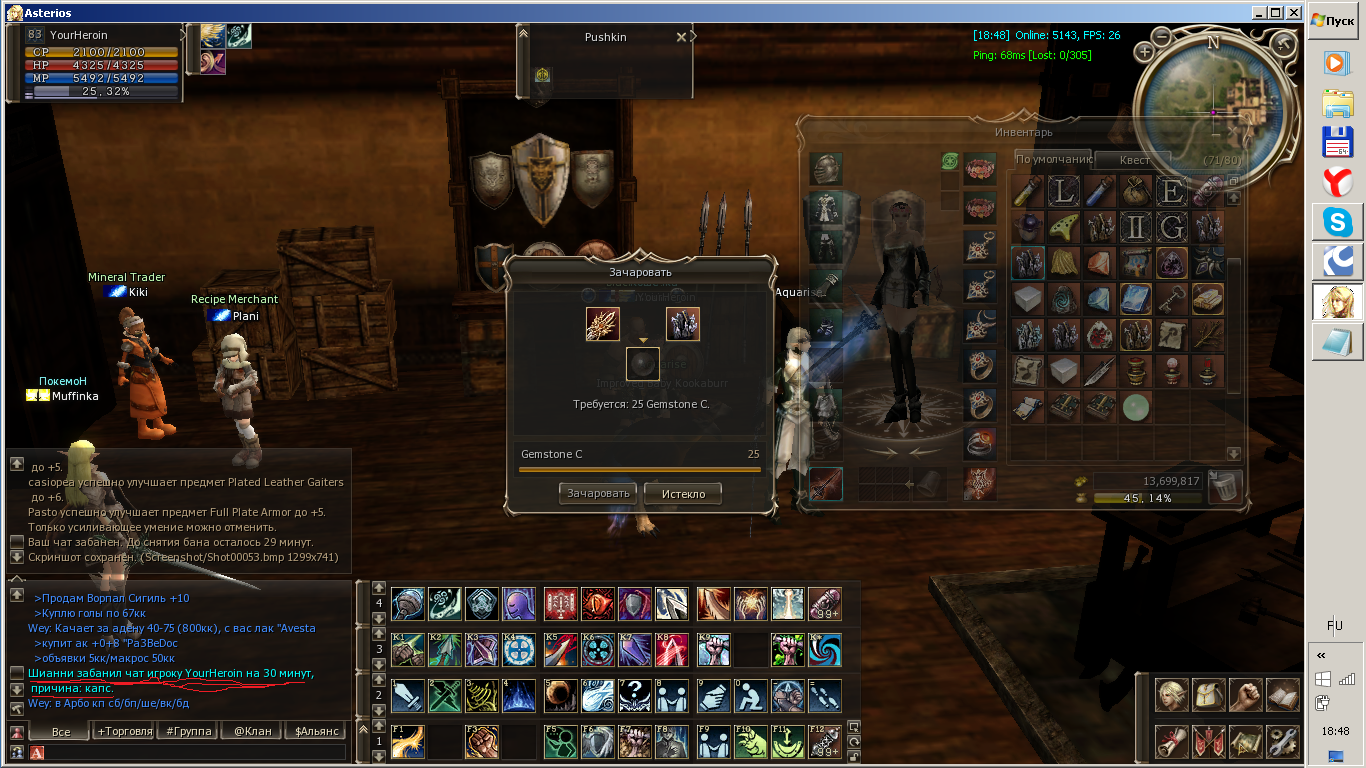
Task: Pick the letter L scroll in inventory
Action: (x=1063, y=191)
